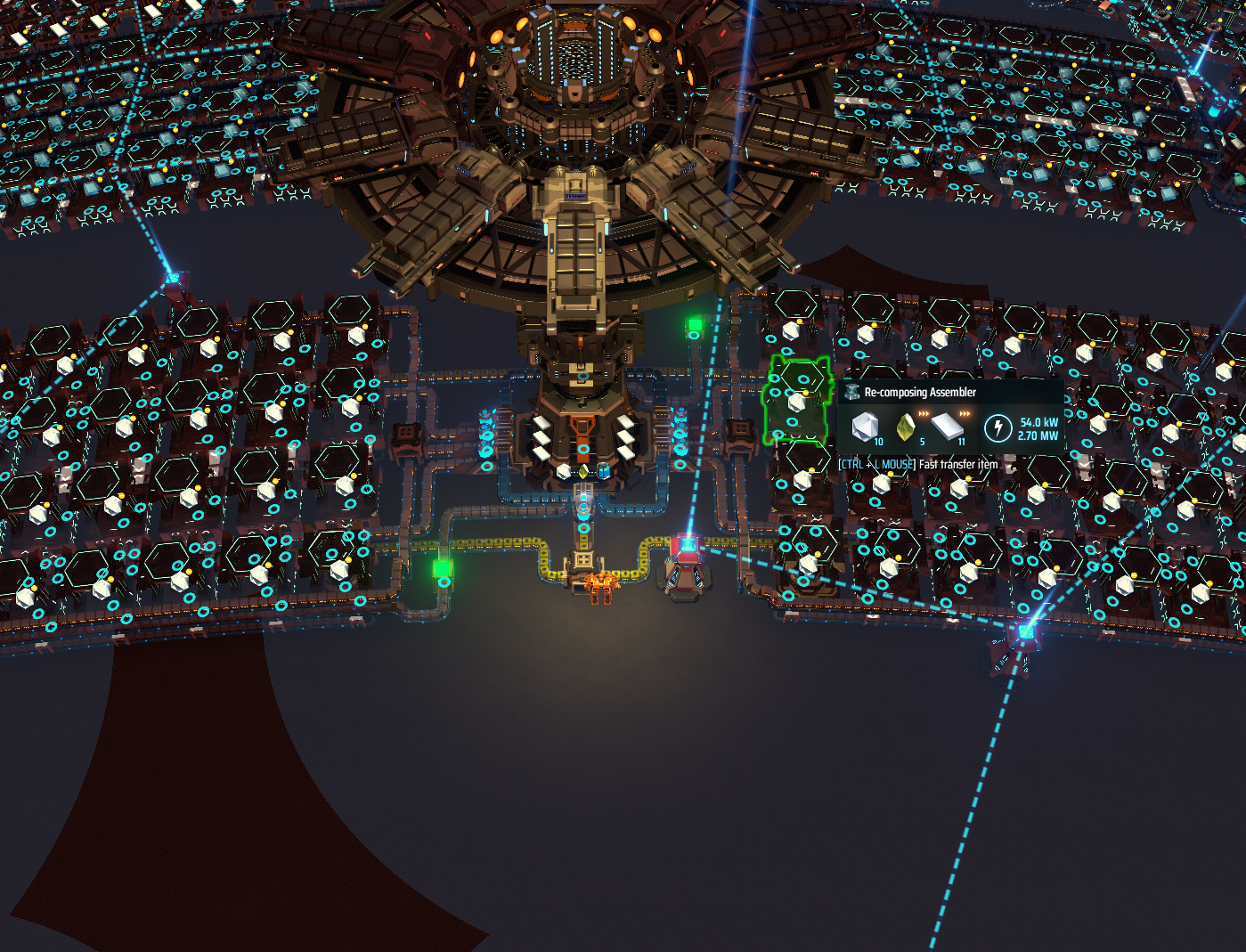Screen dimensions: 1246x952
Task: Click the Fast transfer item hint text
Action: [x=957, y=464]
